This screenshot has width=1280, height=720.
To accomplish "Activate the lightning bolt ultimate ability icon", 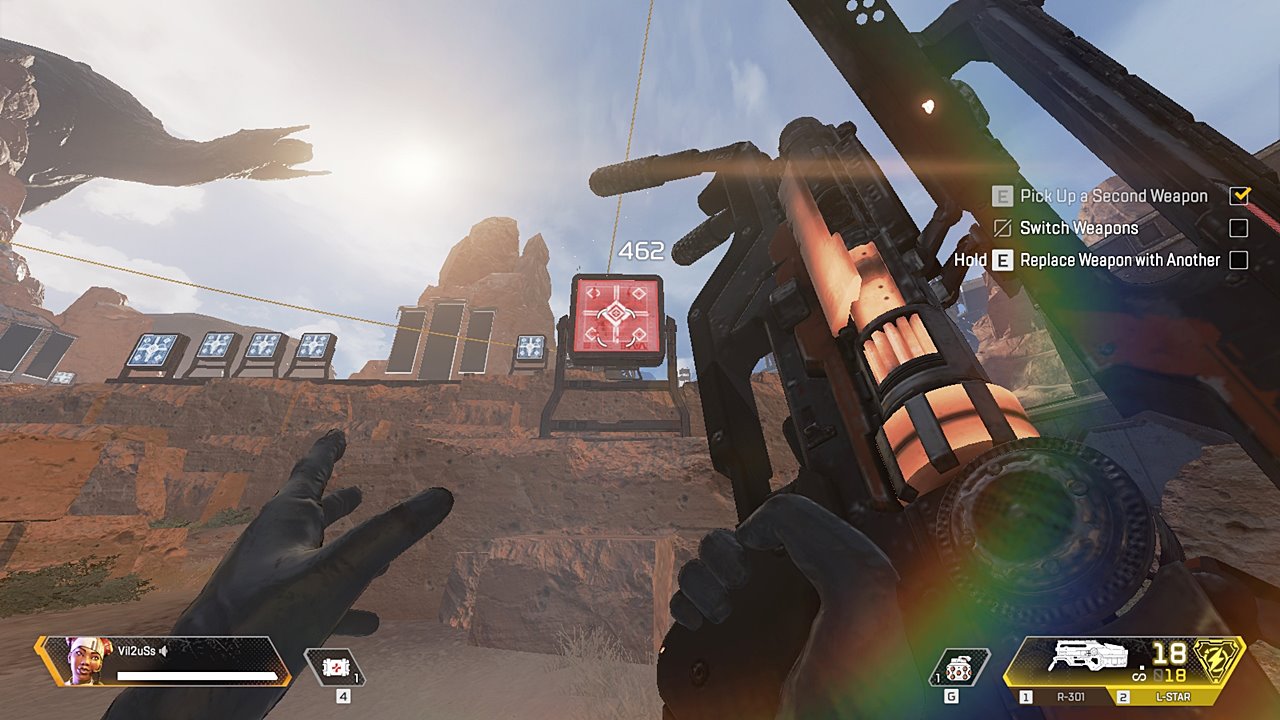I will coord(1219,660).
